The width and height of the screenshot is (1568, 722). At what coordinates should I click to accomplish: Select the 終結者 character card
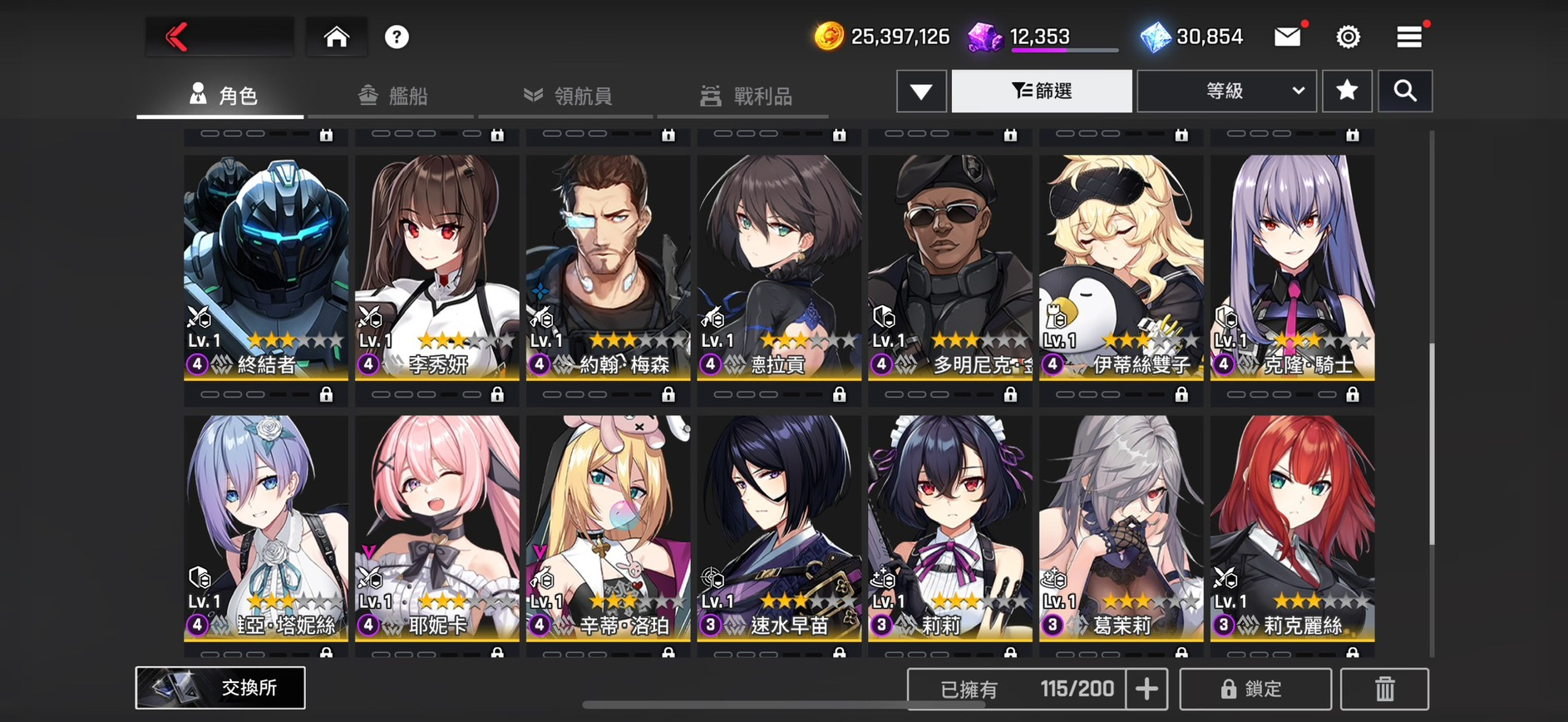(266, 266)
